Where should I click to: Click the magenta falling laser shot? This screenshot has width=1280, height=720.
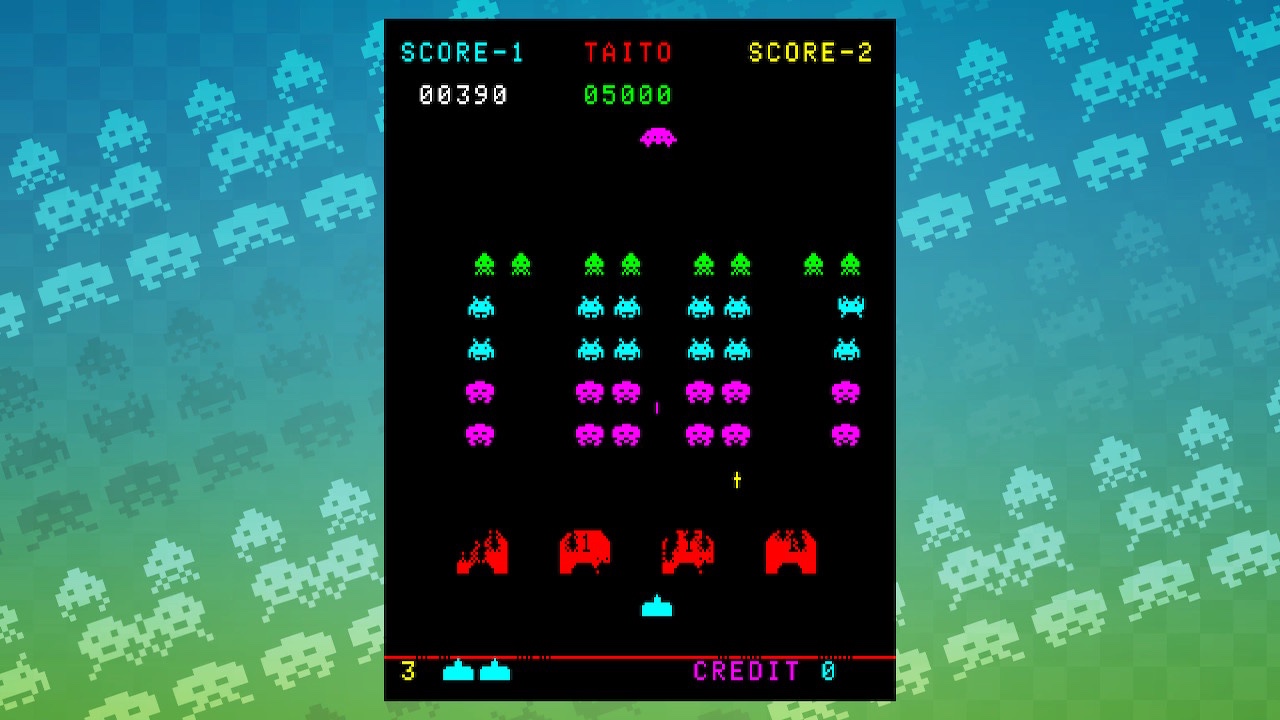(656, 406)
